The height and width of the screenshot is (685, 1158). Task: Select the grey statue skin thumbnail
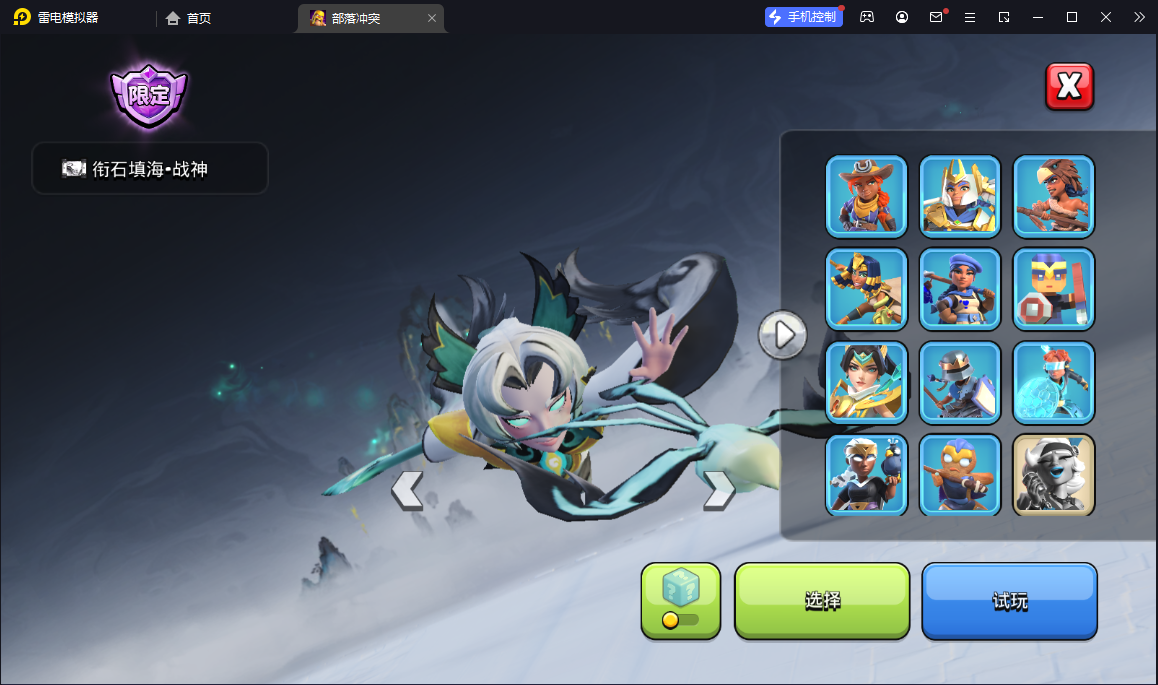[1053, 474]
